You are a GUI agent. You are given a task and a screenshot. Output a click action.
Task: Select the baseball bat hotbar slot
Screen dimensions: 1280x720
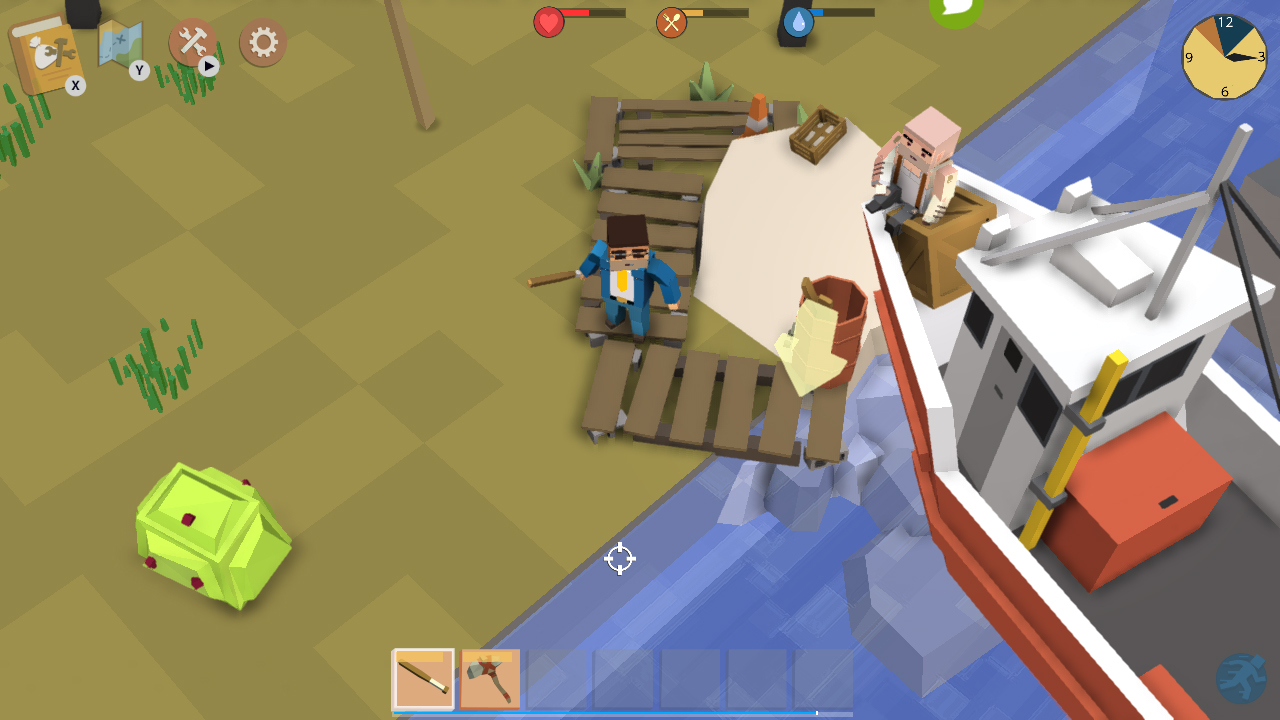pos(423,677)
